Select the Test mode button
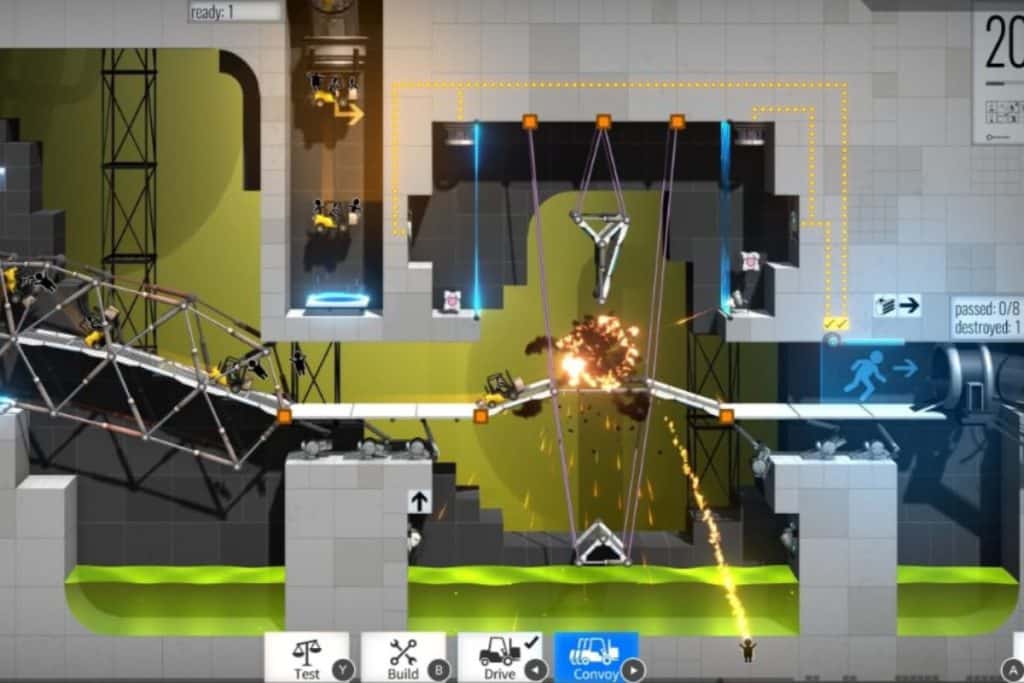This screenshot has height=683, width=1024. (x=307, y=657)
